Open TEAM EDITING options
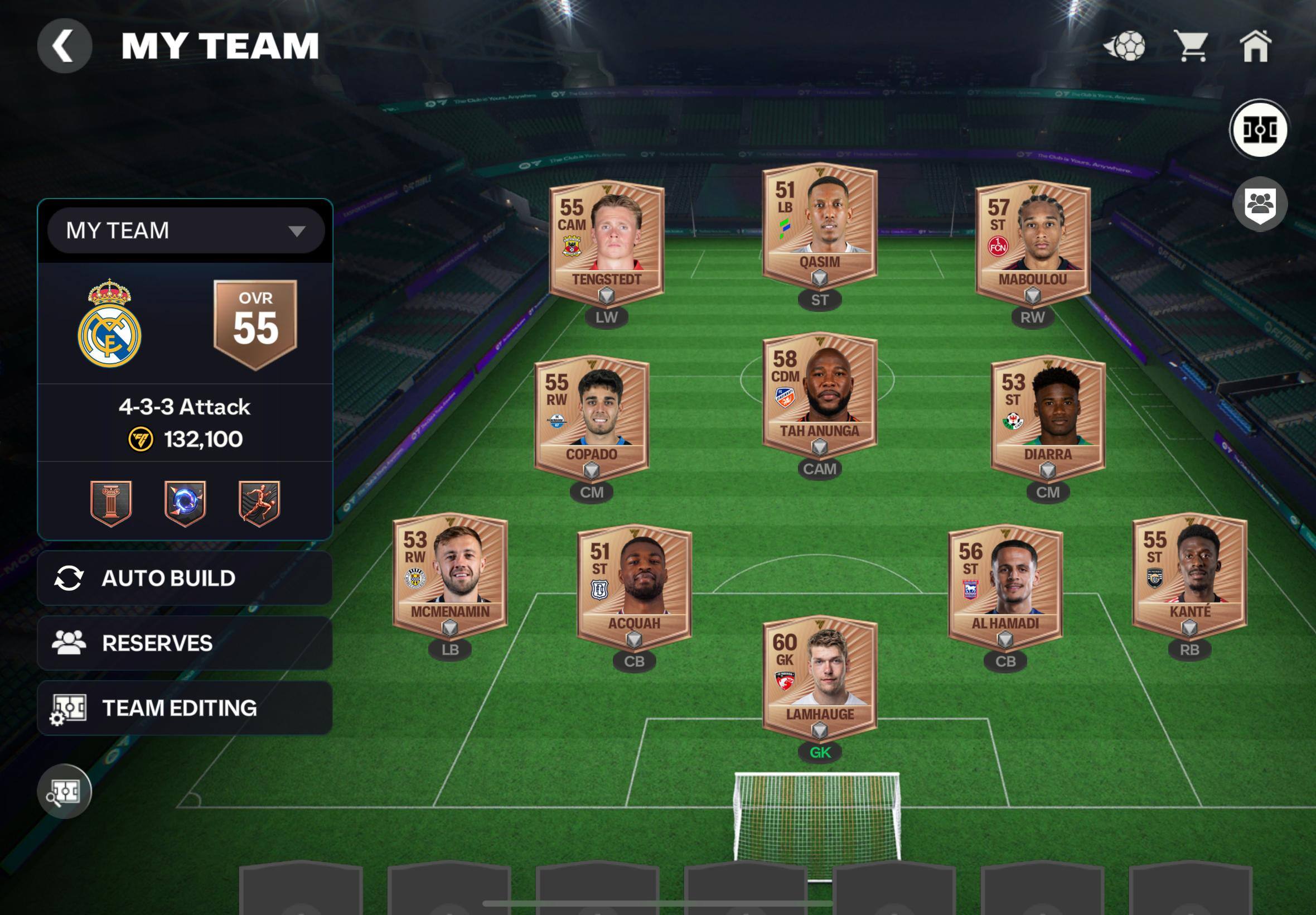 click(185, 708)
